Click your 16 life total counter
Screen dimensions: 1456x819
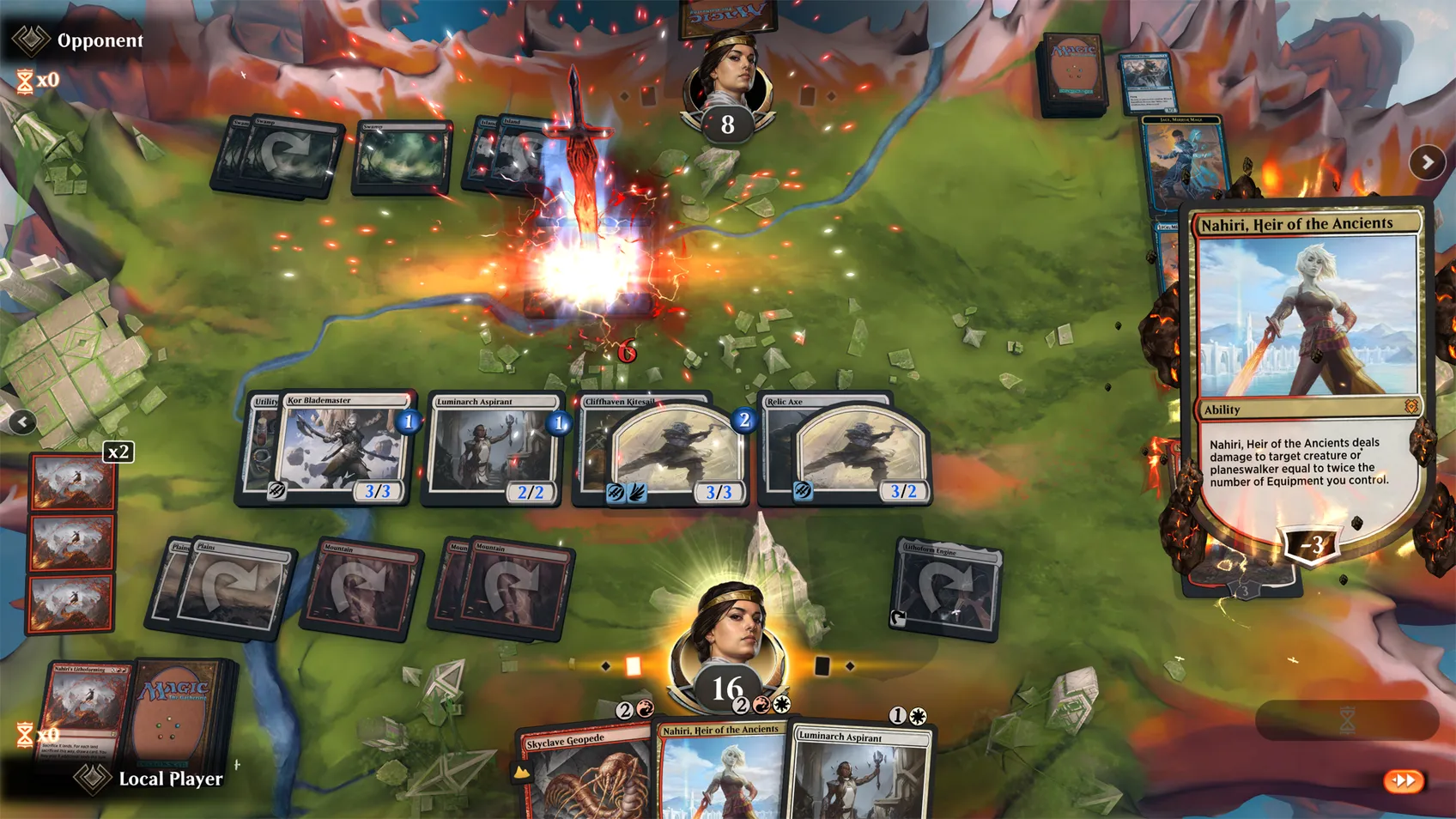(x=725, y=687)
